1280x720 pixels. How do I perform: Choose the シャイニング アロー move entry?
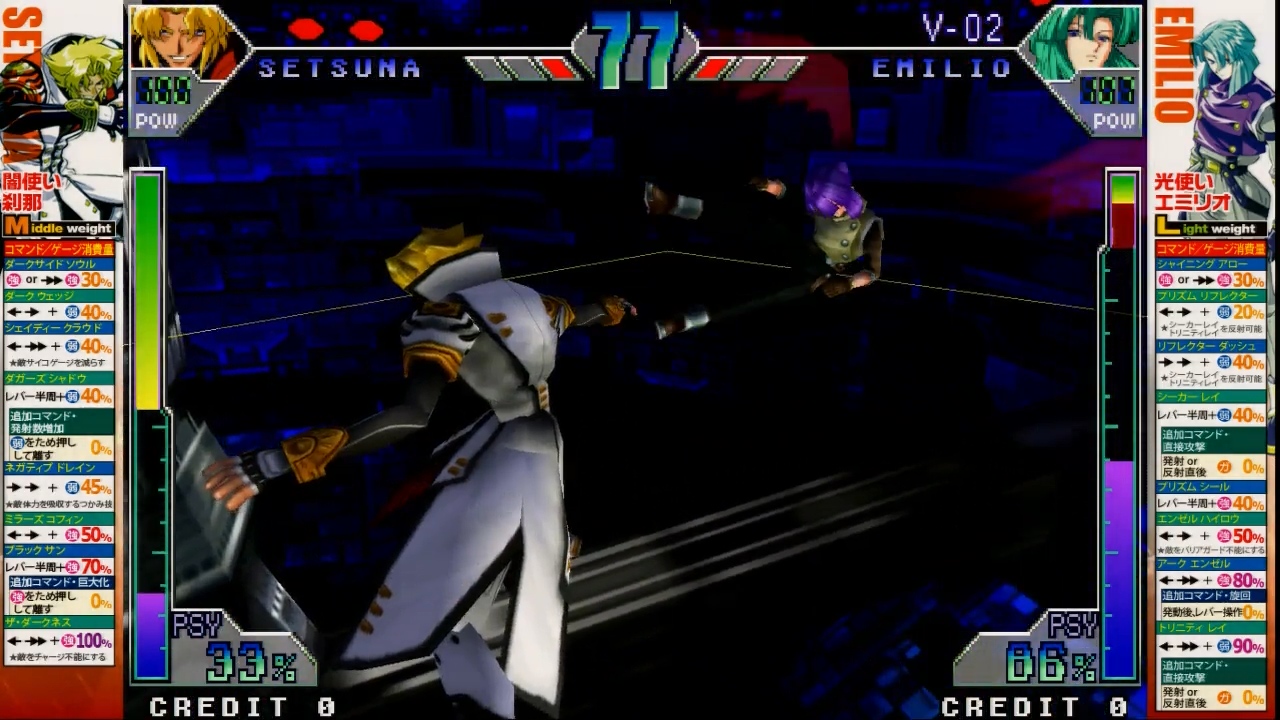[1210, 264]
